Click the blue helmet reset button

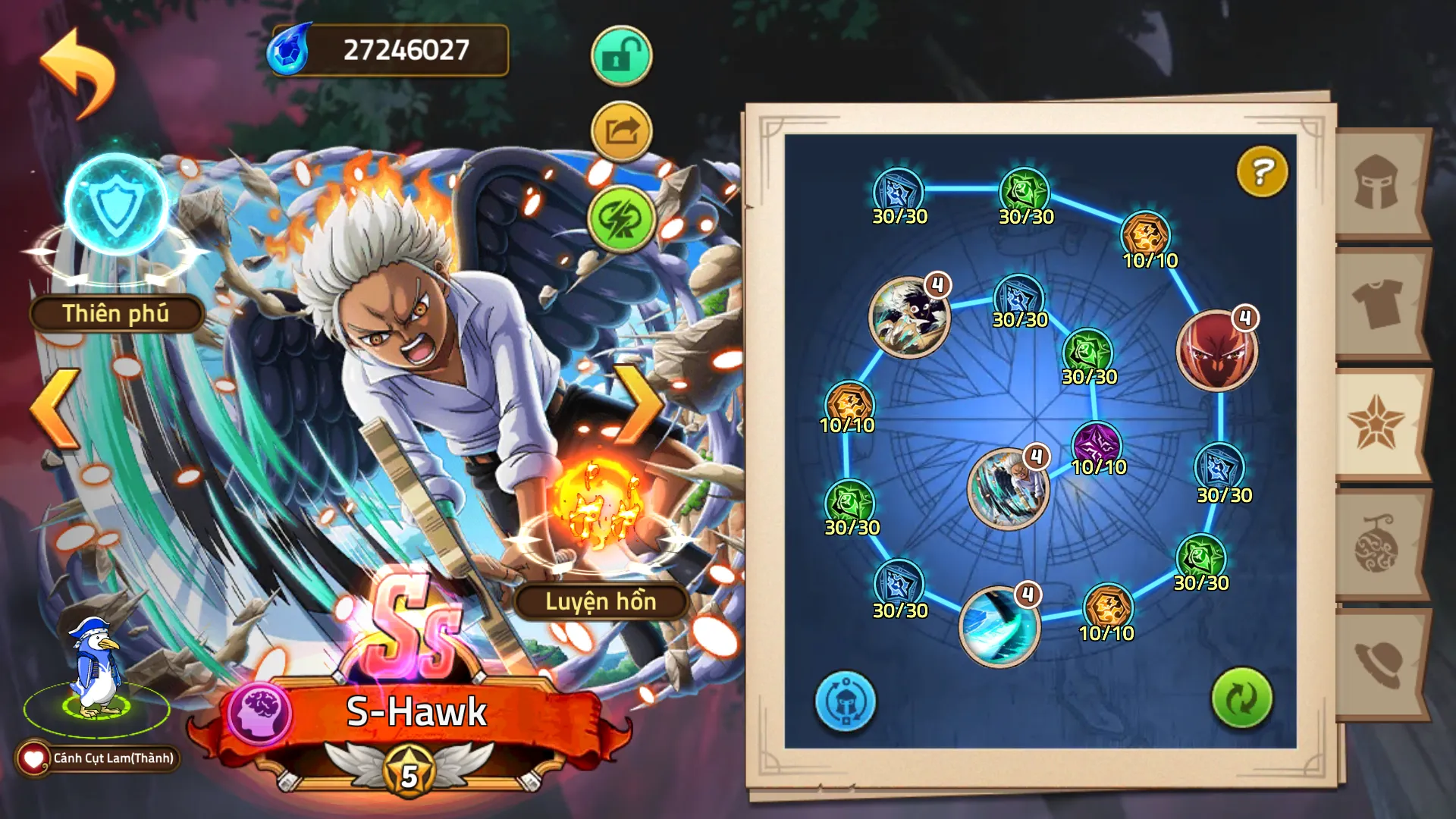coord(845,701)
